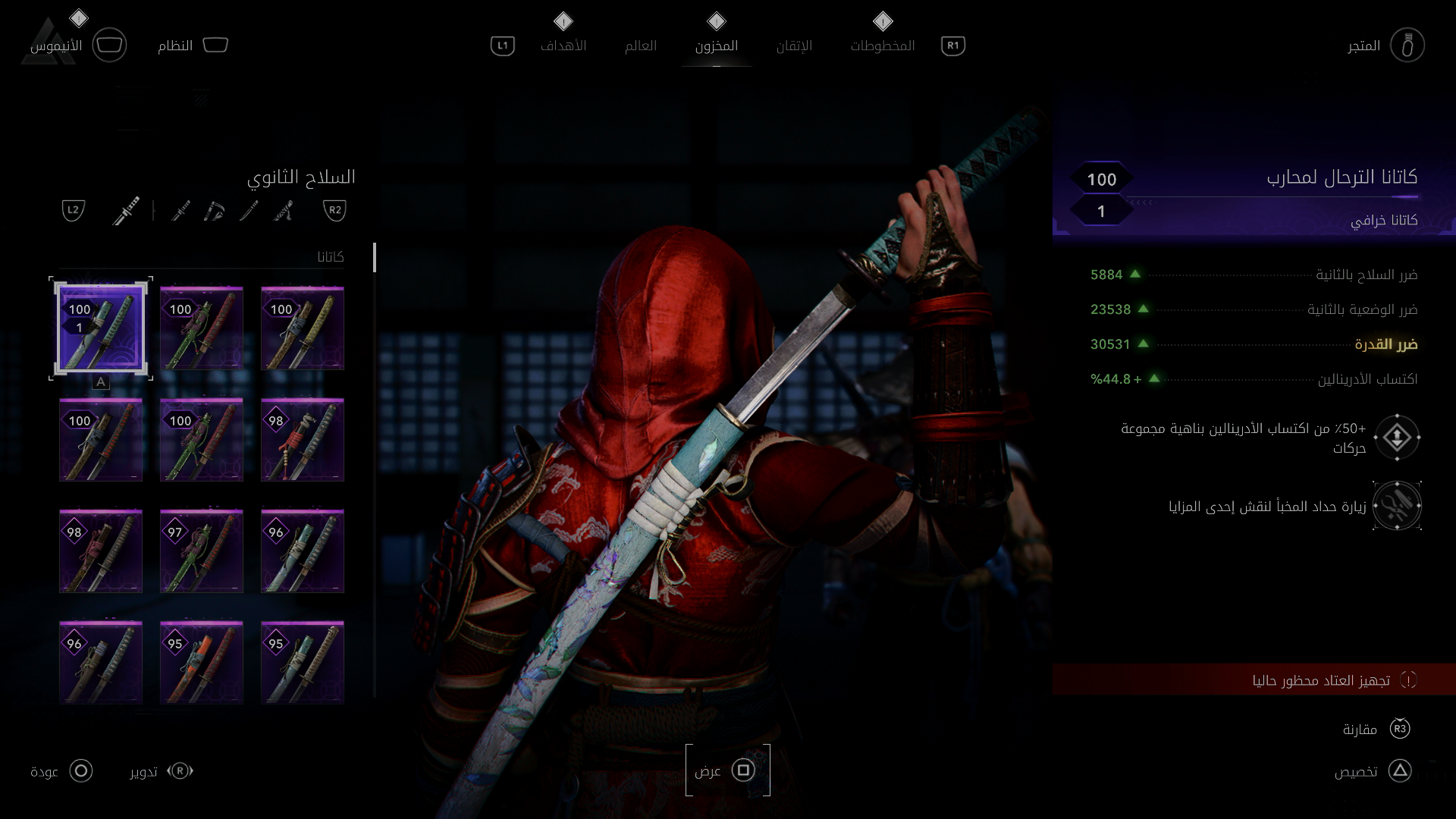Switch to the الأهداف objectives tab
This screenshot has width=1456, height=819.
pos(563,45)
